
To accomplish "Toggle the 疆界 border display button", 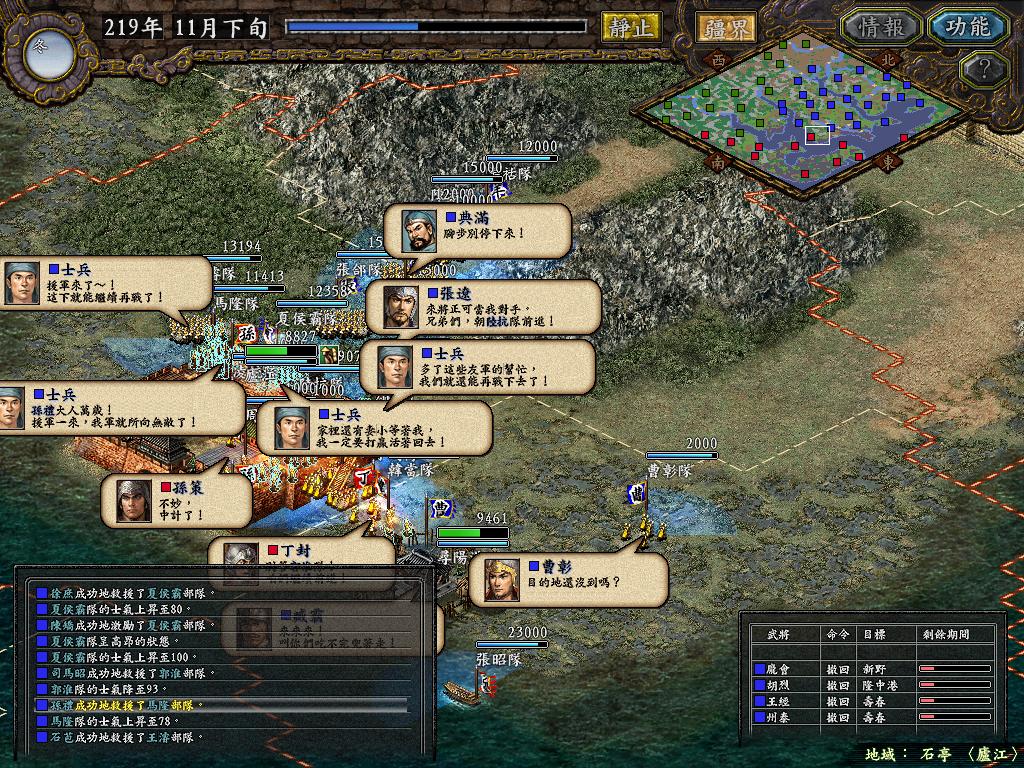I will (x=727, y=27).
